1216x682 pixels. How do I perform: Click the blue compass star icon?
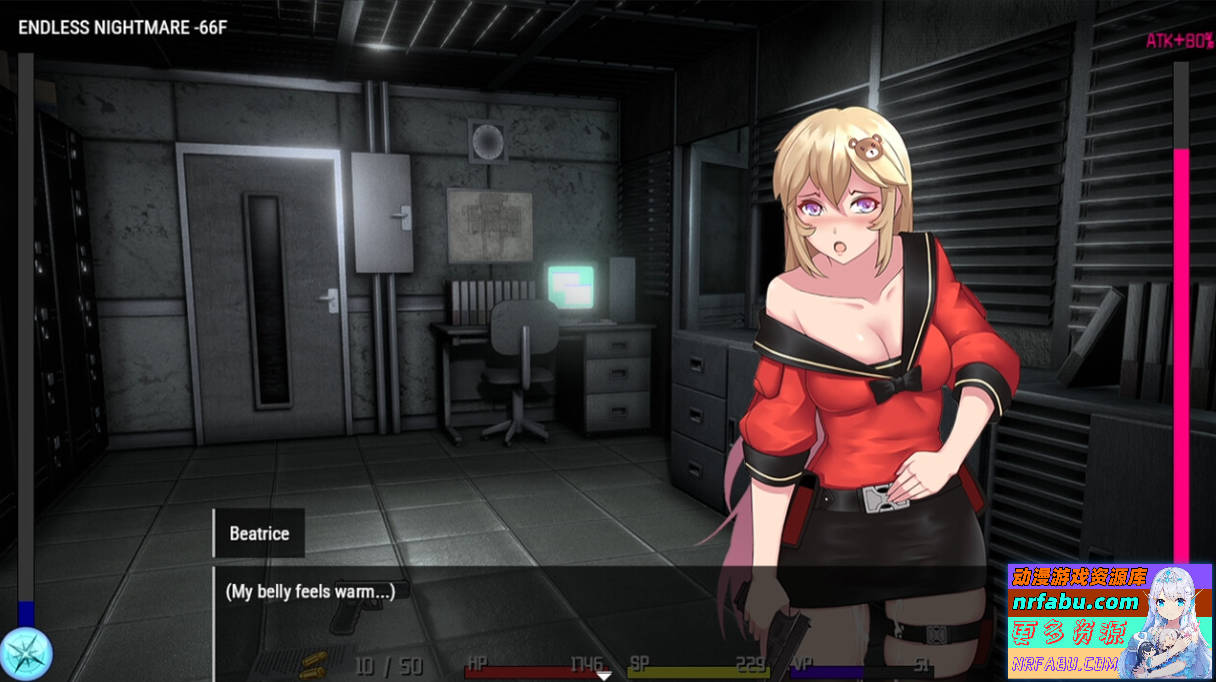pos(25,655)
